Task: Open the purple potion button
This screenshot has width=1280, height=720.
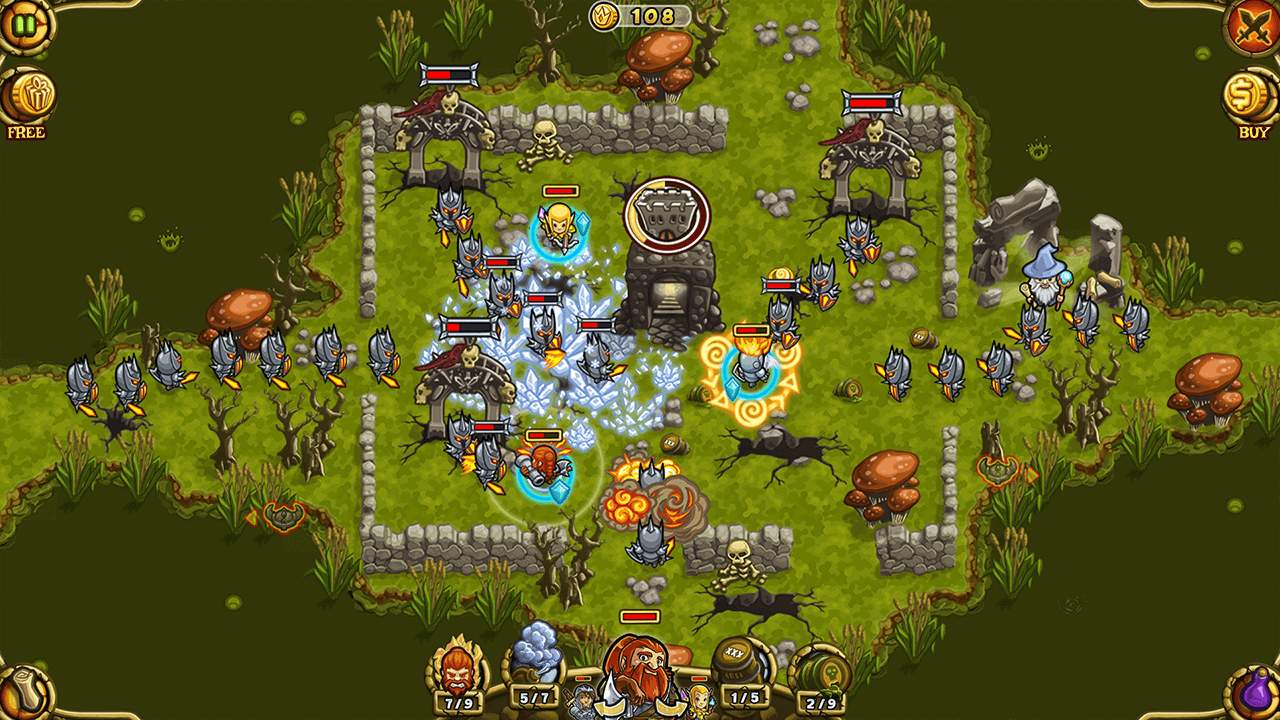Action: pyautogui.click(x=1255, y=694)
